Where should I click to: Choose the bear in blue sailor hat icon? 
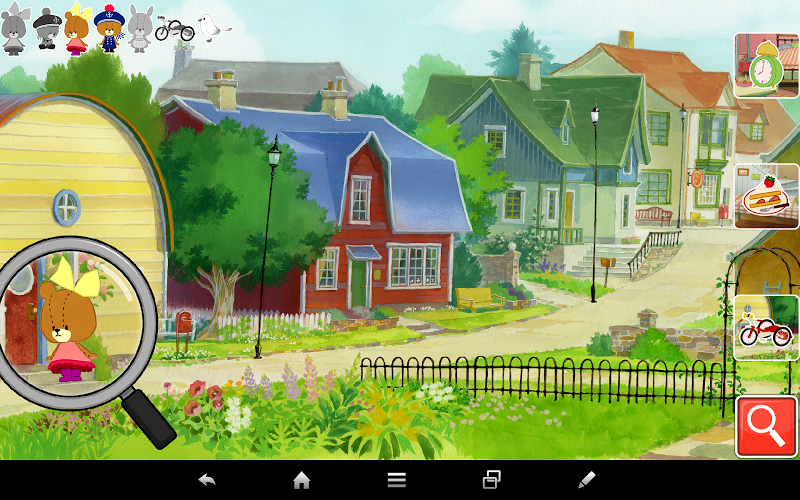[107, 28]
